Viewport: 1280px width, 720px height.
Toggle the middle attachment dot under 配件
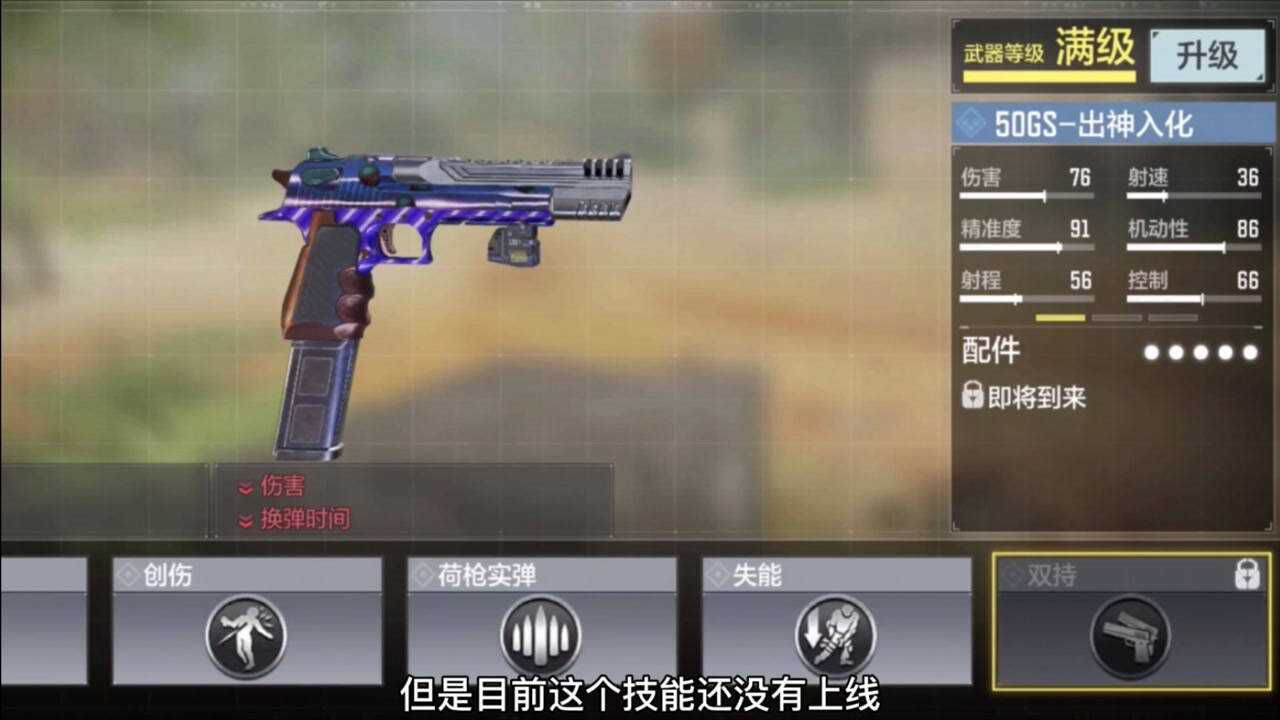[1200, 352]
